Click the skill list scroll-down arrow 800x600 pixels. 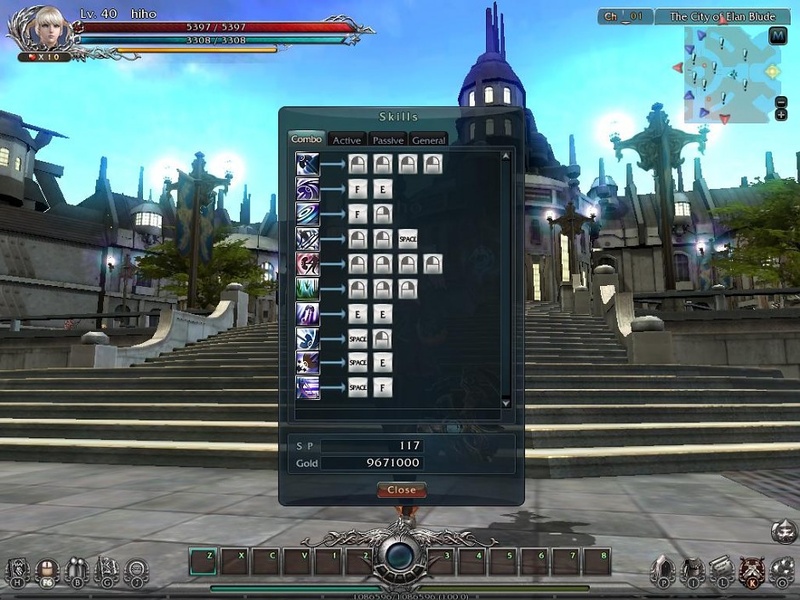506,402
